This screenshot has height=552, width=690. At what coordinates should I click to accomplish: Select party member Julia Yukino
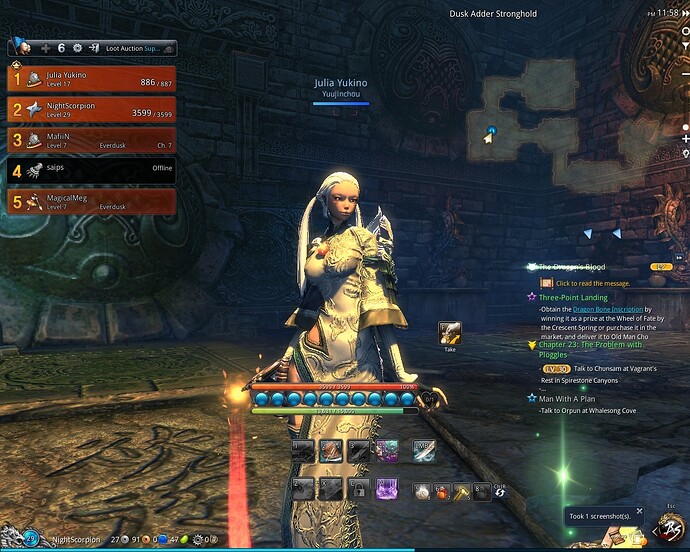click(92, 79)
